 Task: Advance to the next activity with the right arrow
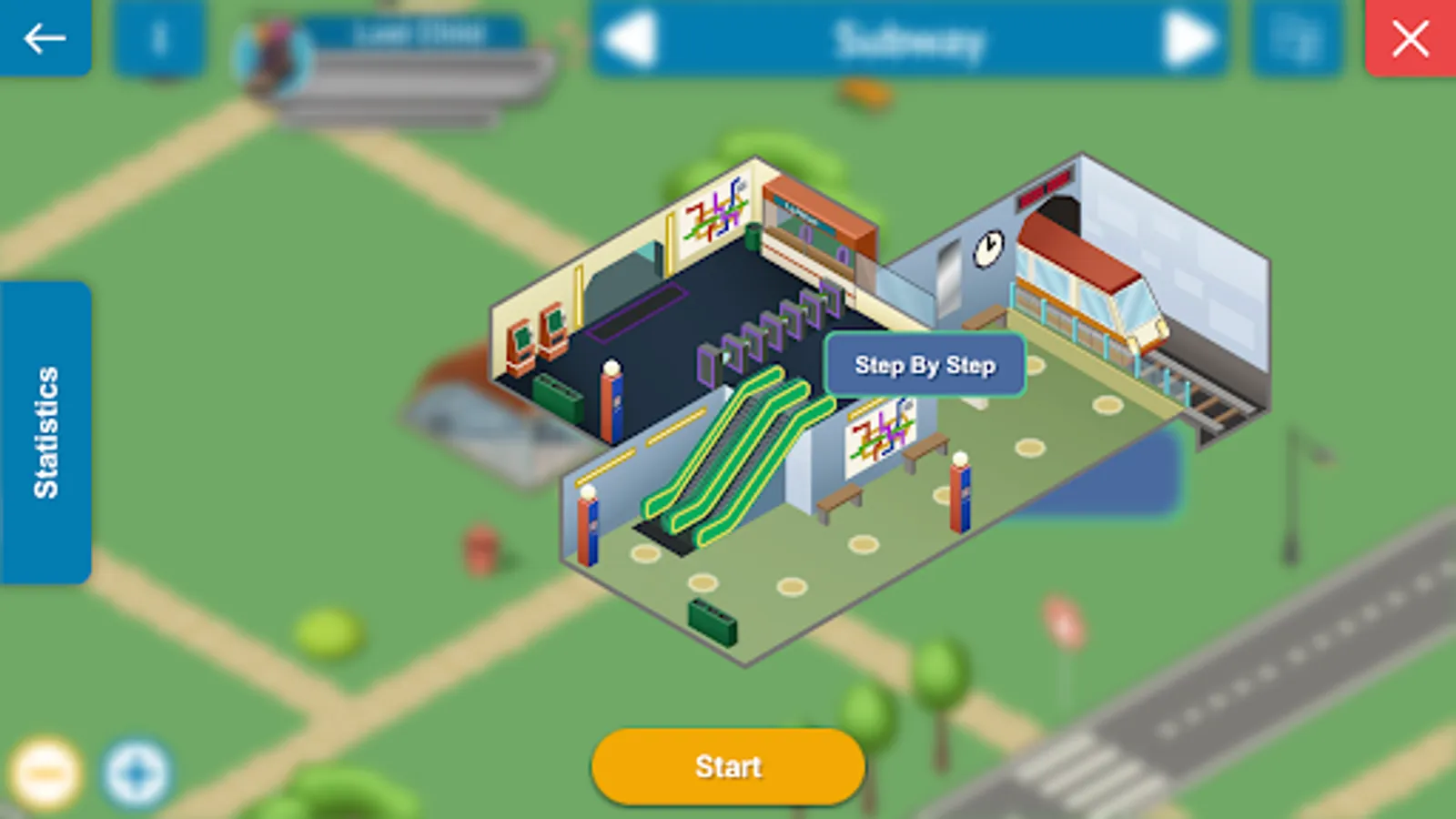coord(1183,38)
